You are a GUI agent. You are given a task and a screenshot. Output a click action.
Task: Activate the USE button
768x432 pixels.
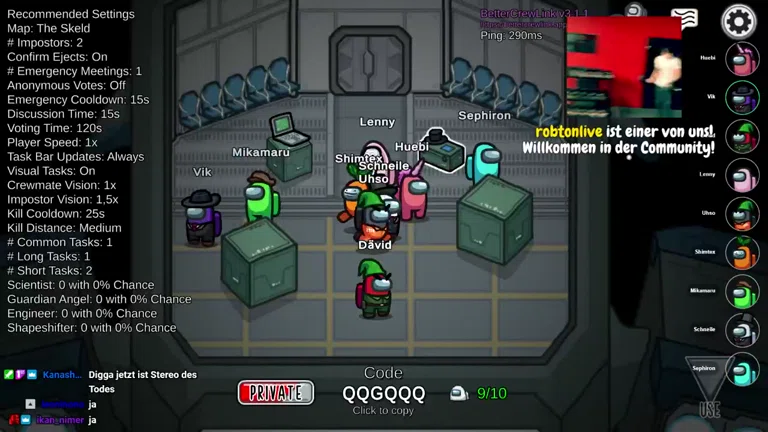point(710,387)
